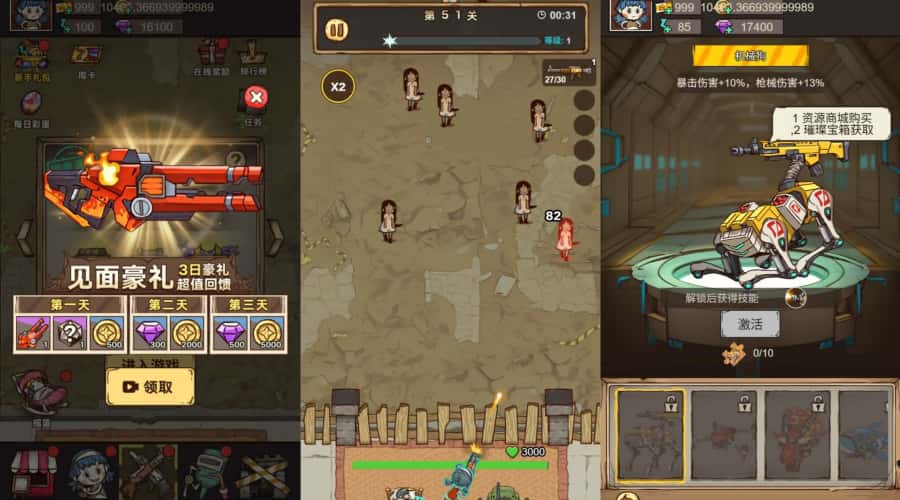Close the welcome gift popup
The image size is (900, 500).
(256, 97)
